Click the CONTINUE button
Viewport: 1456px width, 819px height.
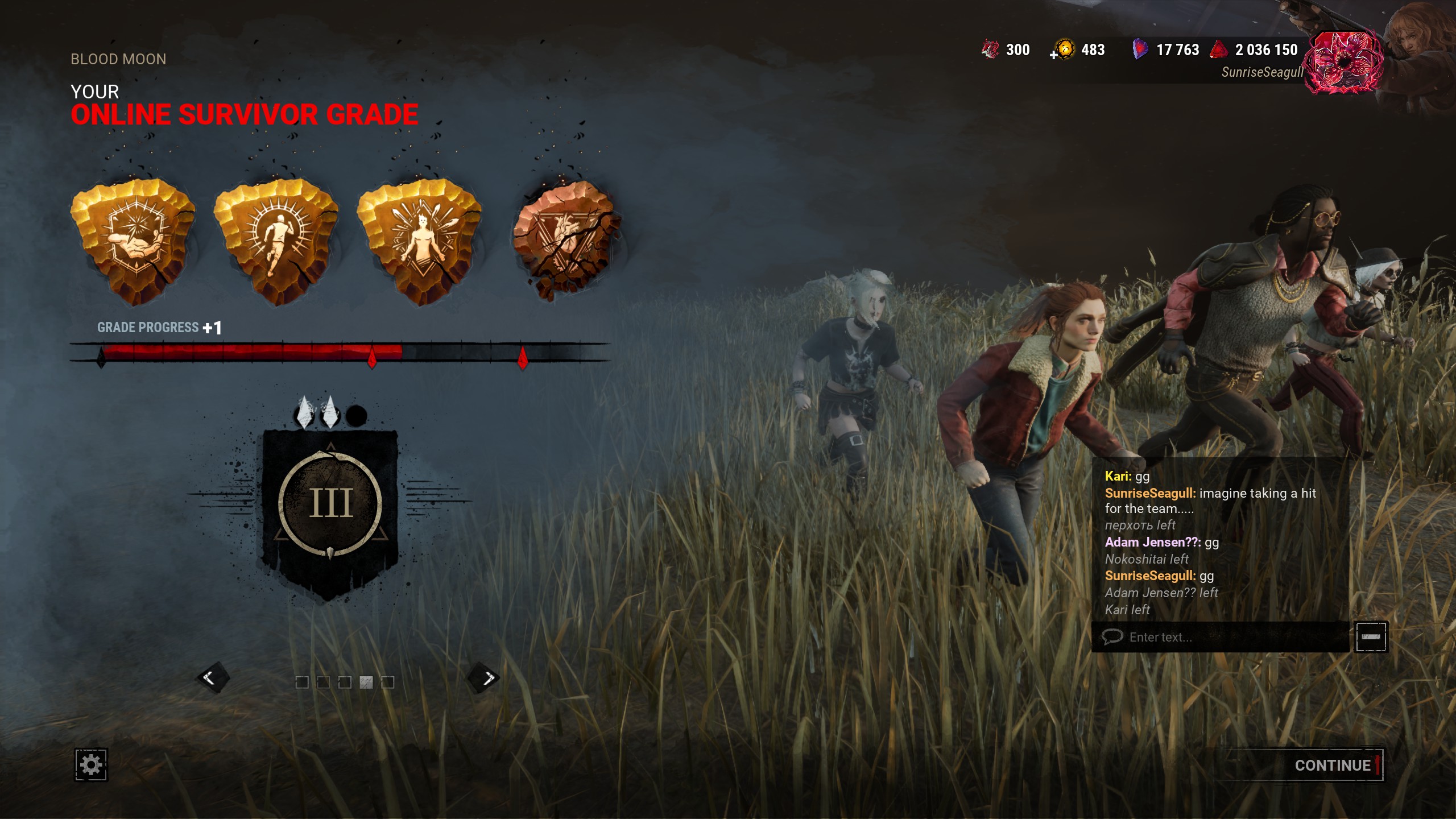(x=1332, y=766)
